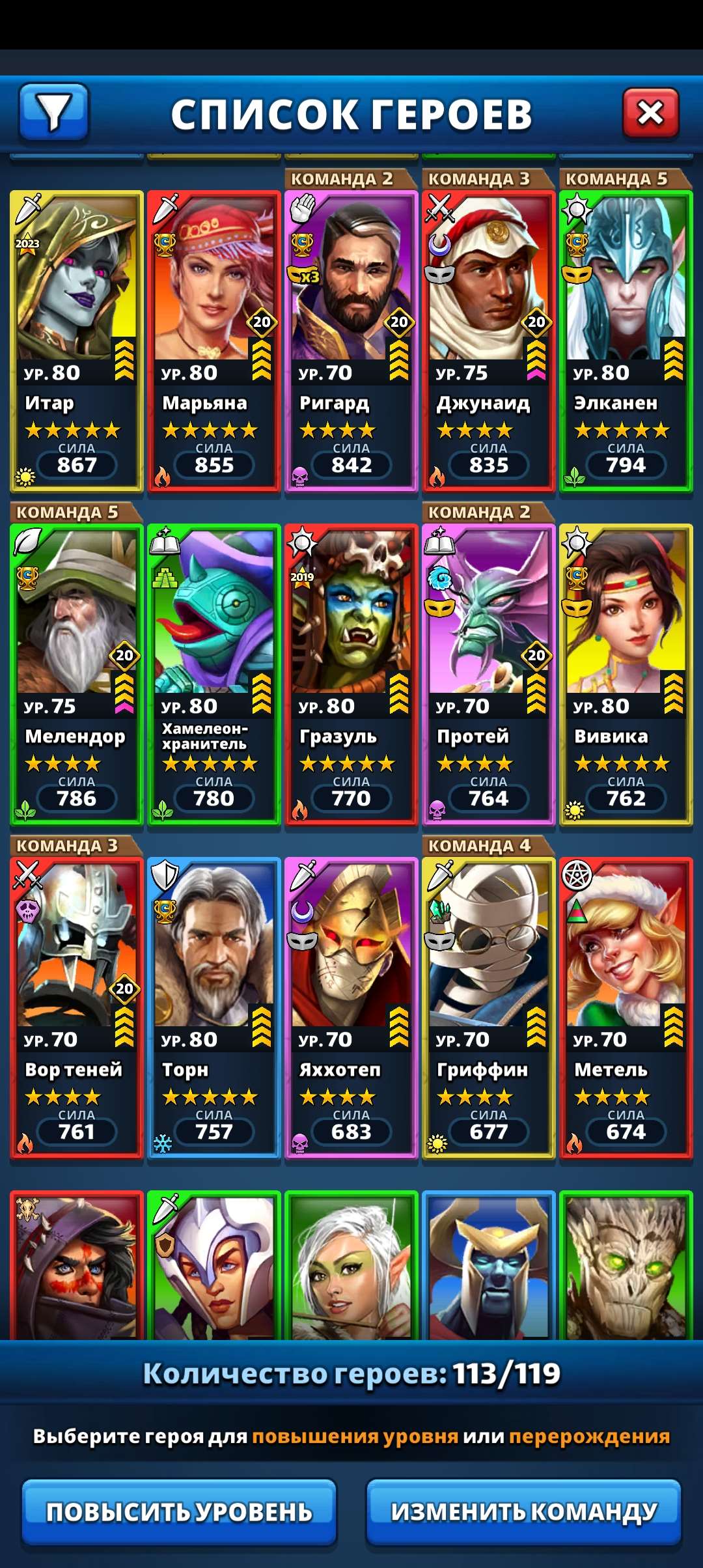The height and width of the screenshot is (1568, 703).
Task: Open the hero filter funnel button
Action: point(54,113)
